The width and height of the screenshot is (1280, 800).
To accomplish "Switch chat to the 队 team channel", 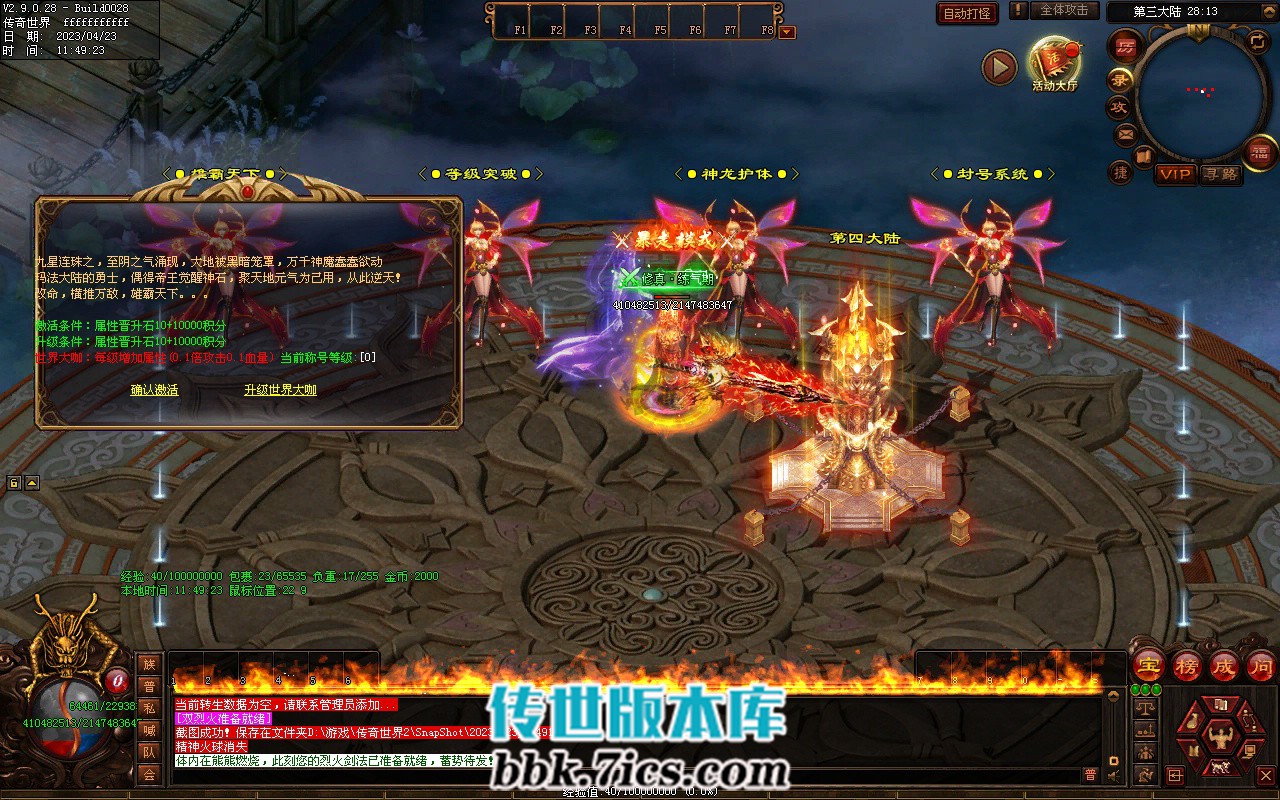I will point(149,752).
